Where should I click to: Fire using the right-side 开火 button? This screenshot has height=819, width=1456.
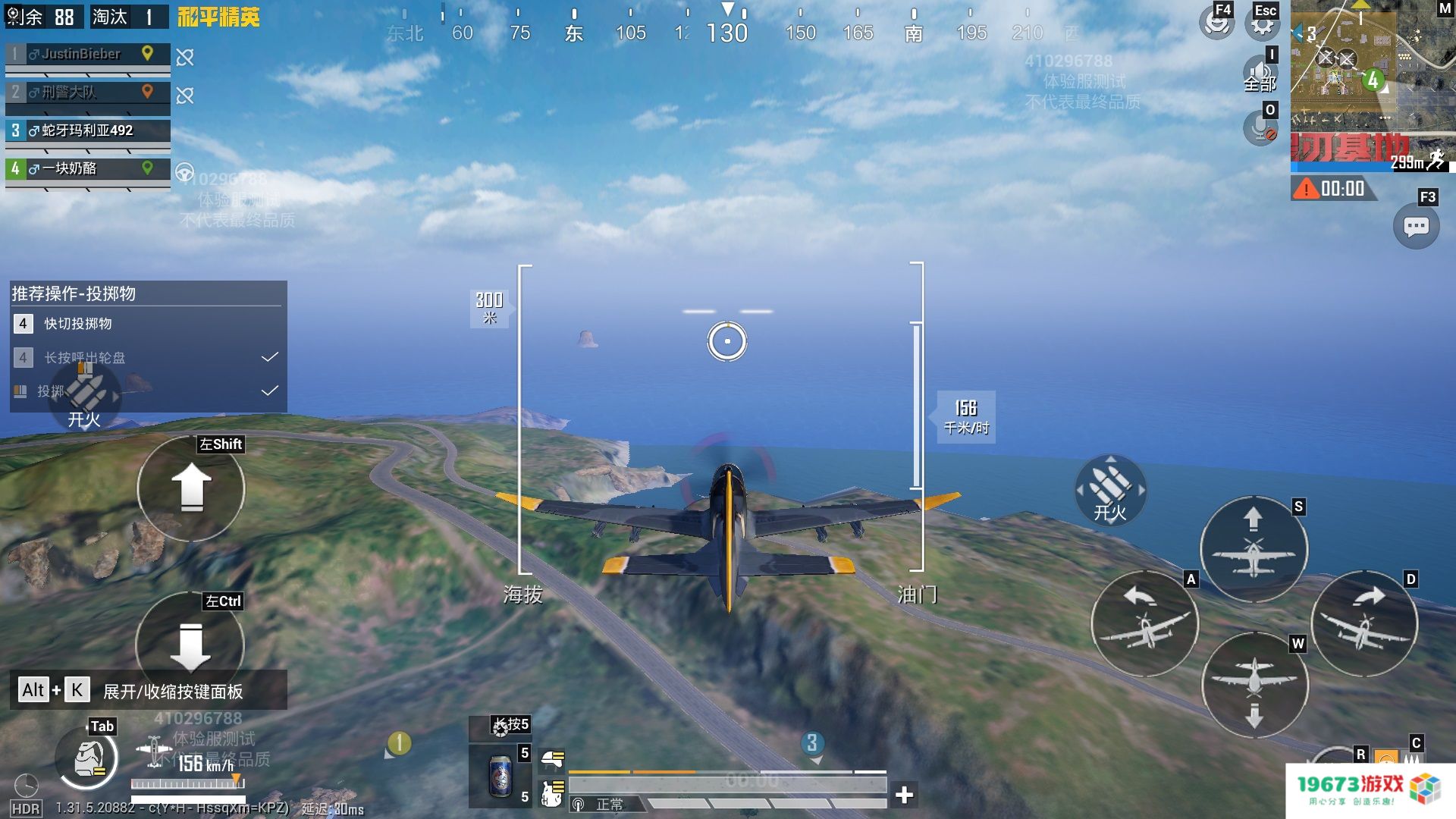click(x=1110, y=491)
